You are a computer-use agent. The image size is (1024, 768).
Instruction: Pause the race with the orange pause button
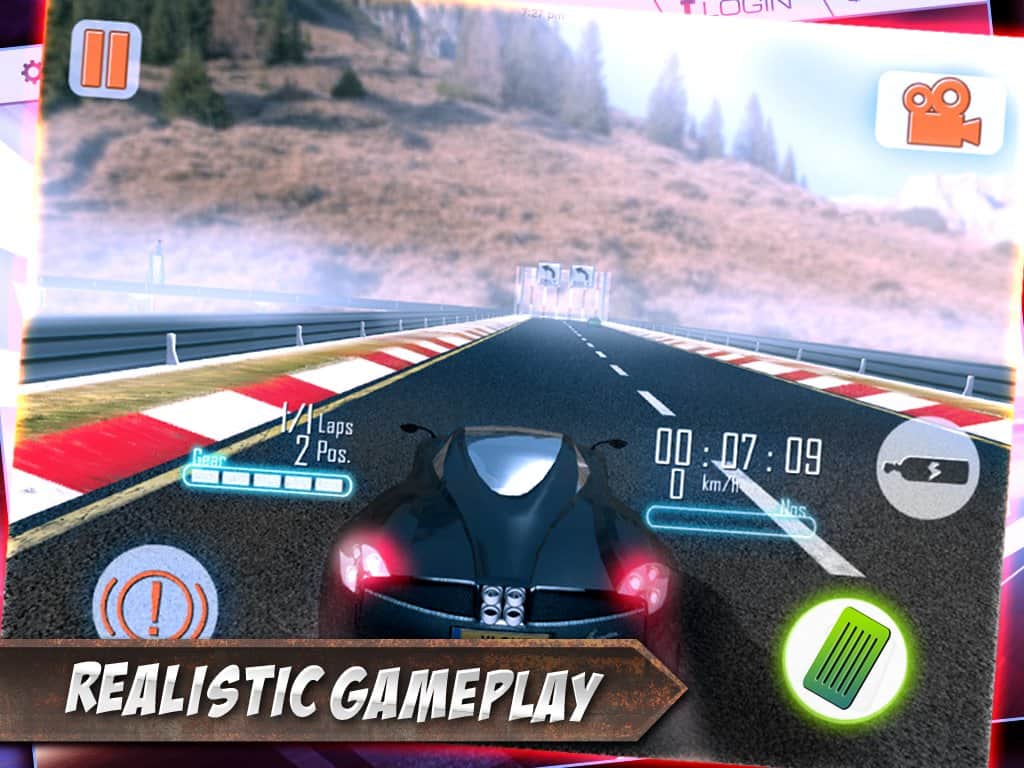pos(104,60)
